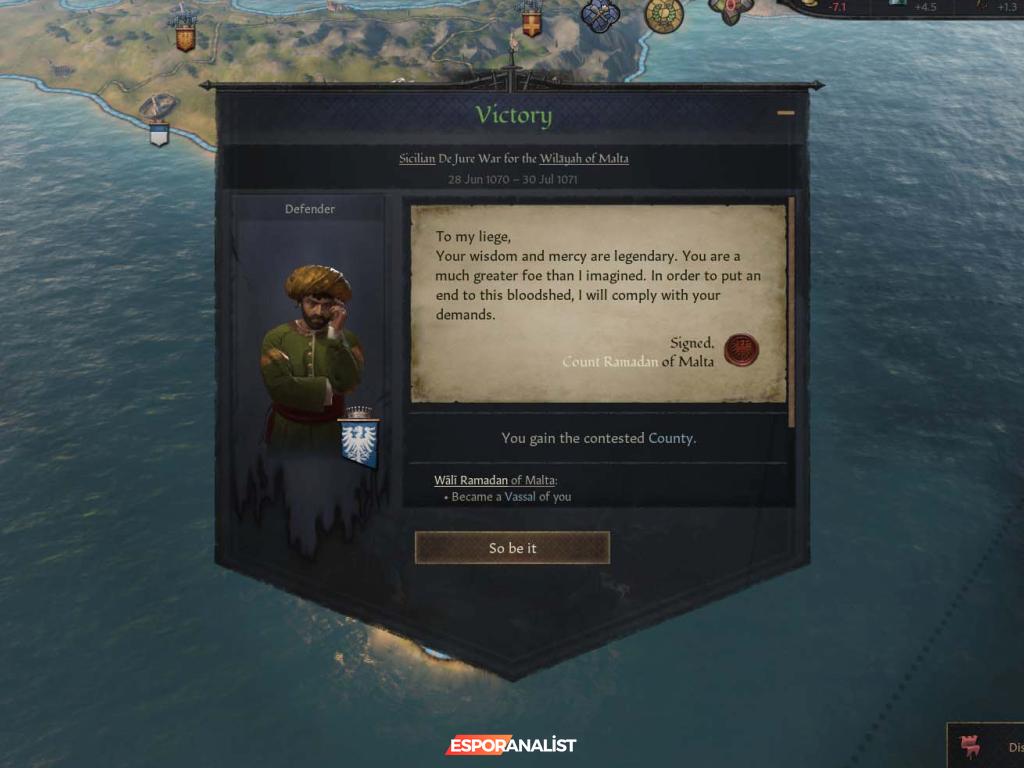Screen dimensions: 1024x768
Task: Minimize the Victory window
Action: coord(786,113)
